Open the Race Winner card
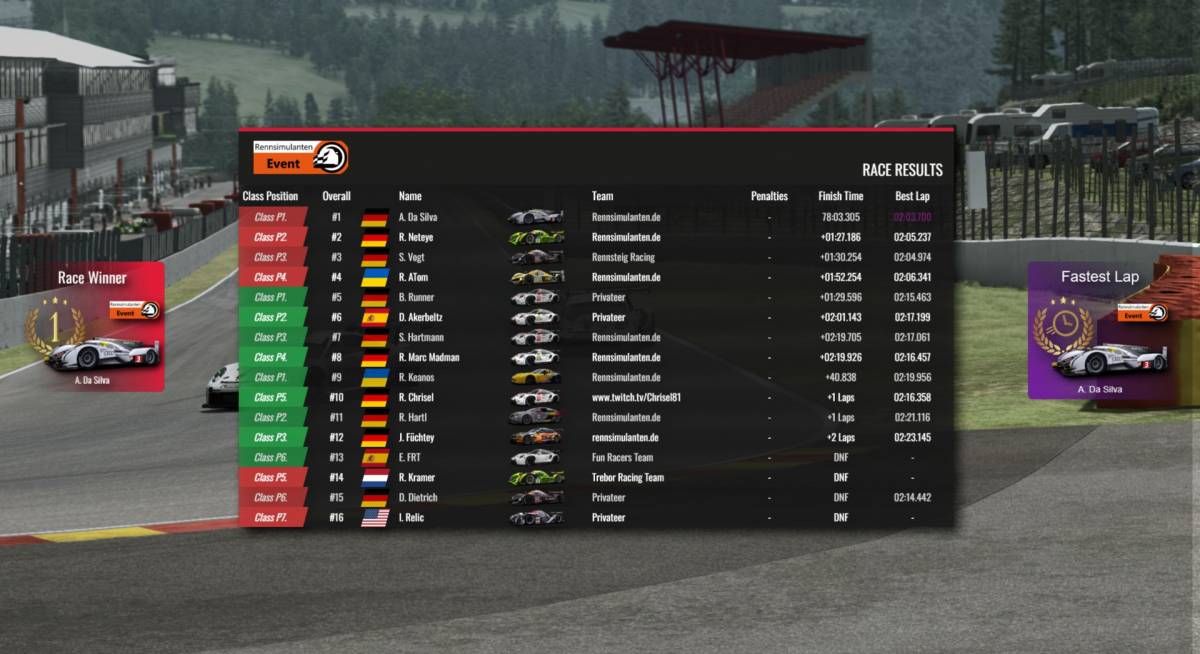The width and height of the screenshot is (1200, 654). (98, 327)
